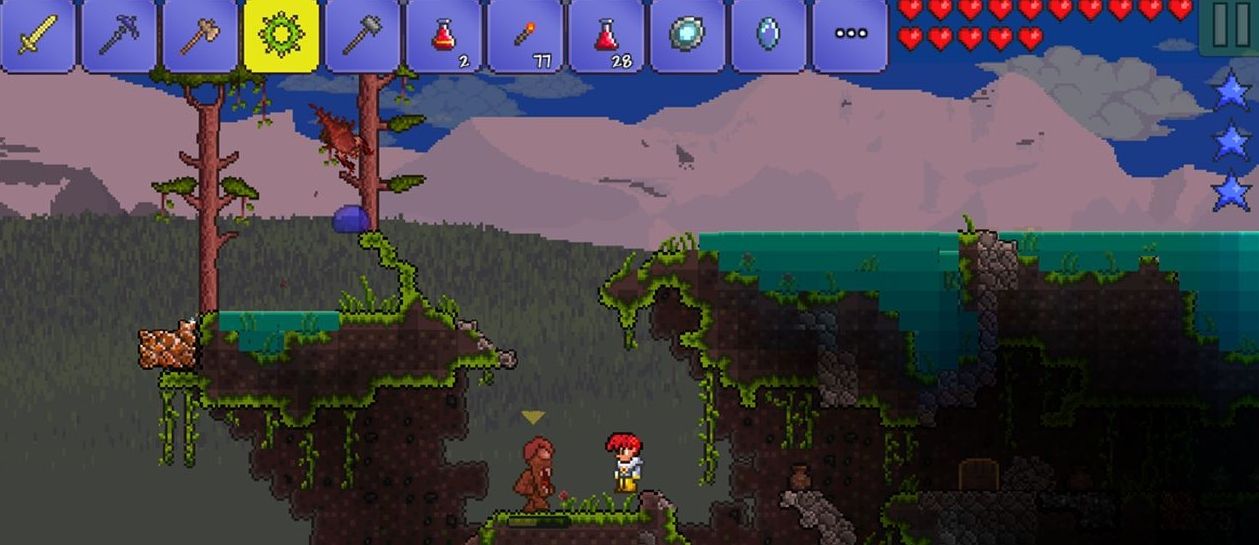Open the inventory with the three-dots button
The width and height of the screenshot is (1259, 545).
point(850,35)
